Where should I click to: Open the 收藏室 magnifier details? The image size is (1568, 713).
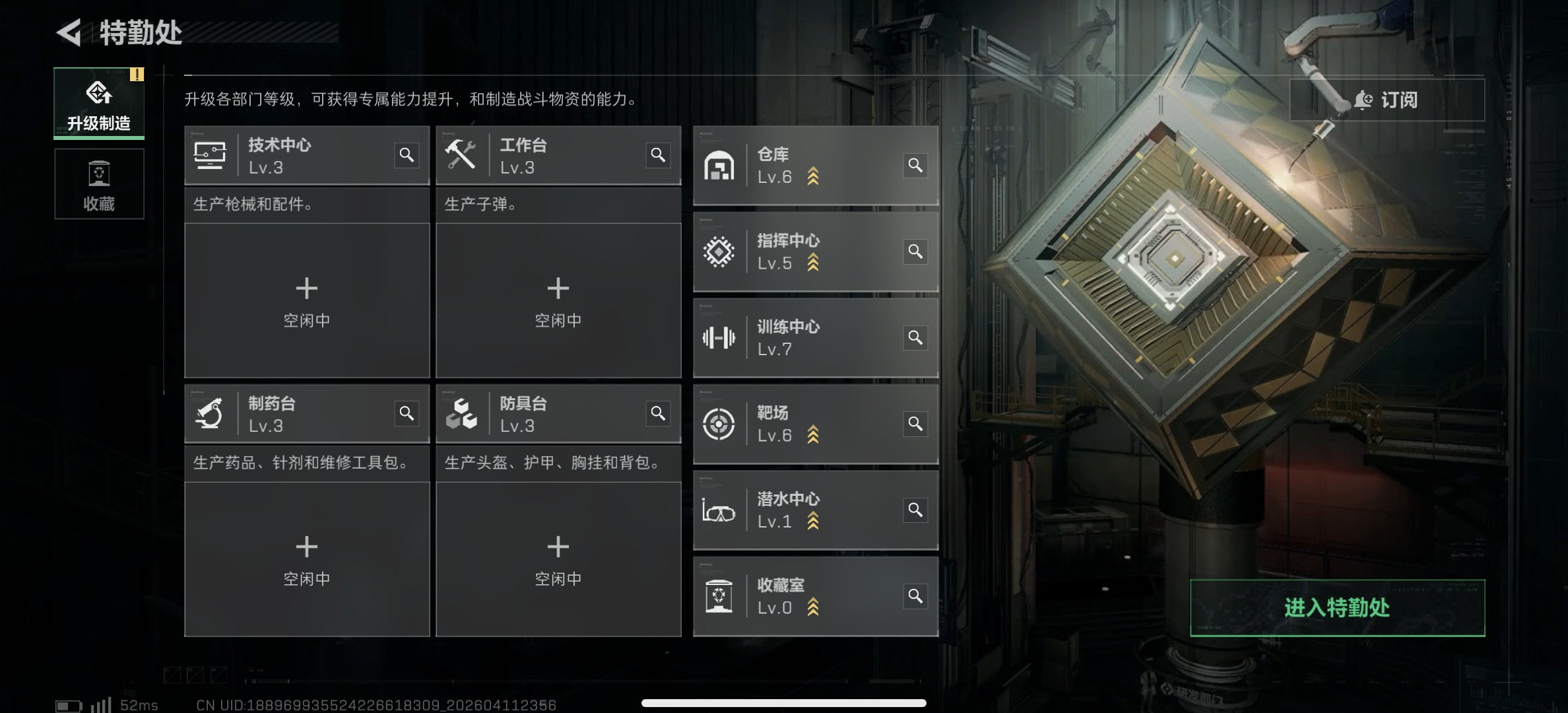915,595
